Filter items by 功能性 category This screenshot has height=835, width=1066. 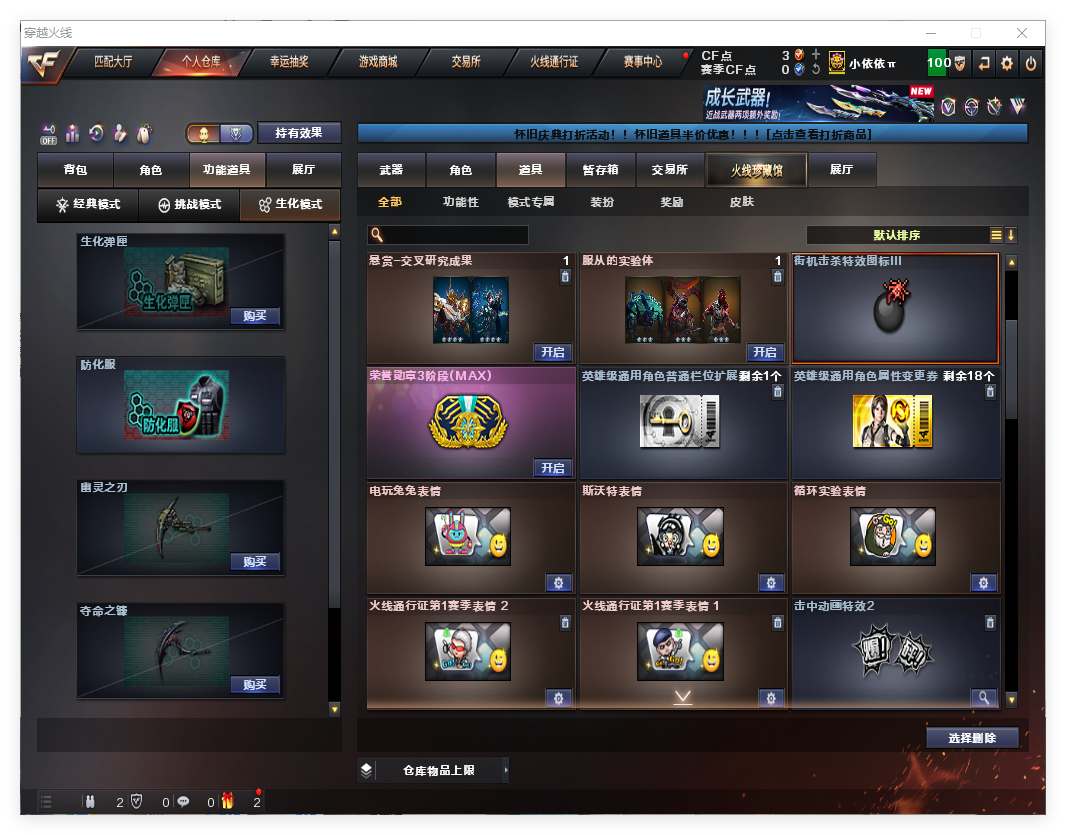click(x=461, y=202)
